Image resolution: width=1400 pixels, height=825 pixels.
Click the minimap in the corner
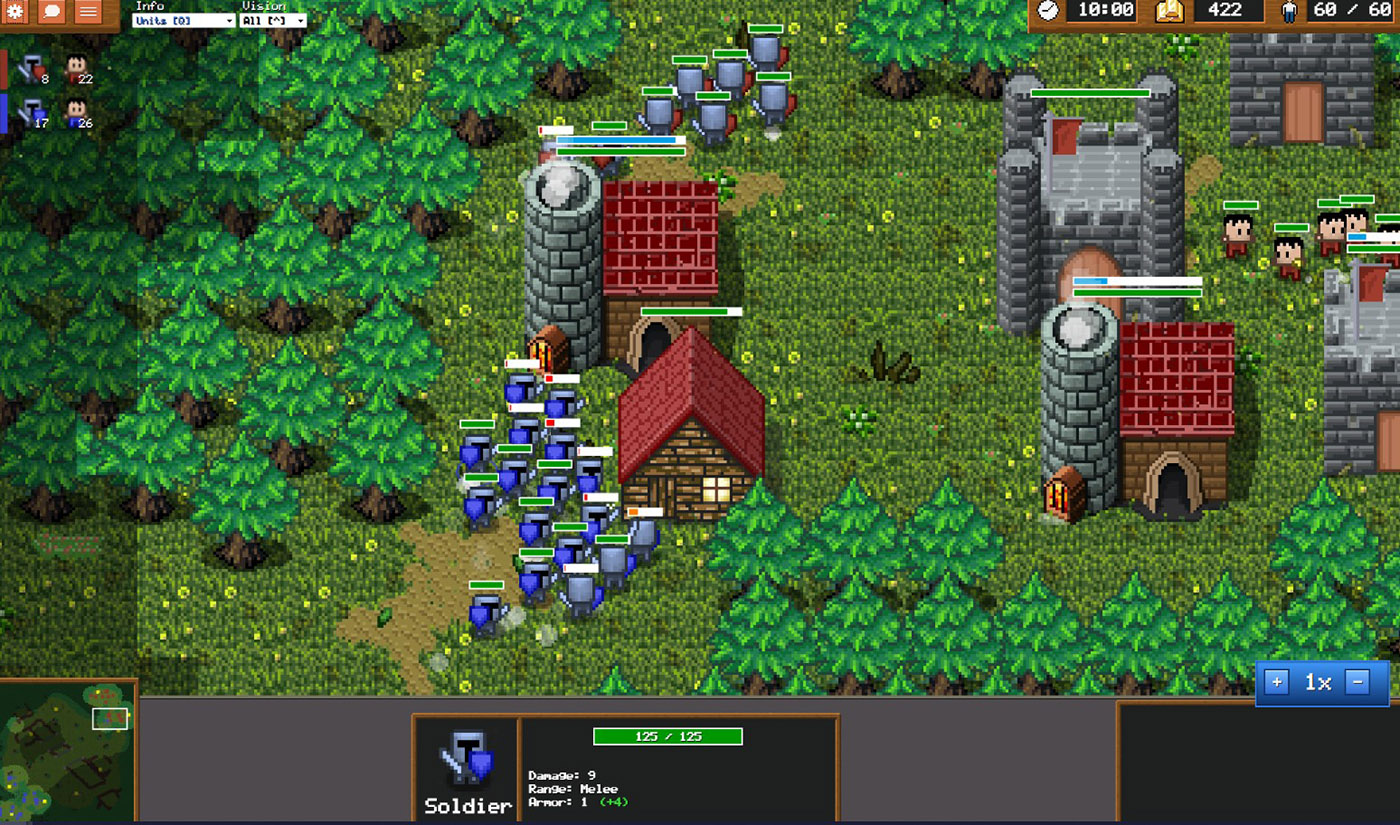point(67,752)
